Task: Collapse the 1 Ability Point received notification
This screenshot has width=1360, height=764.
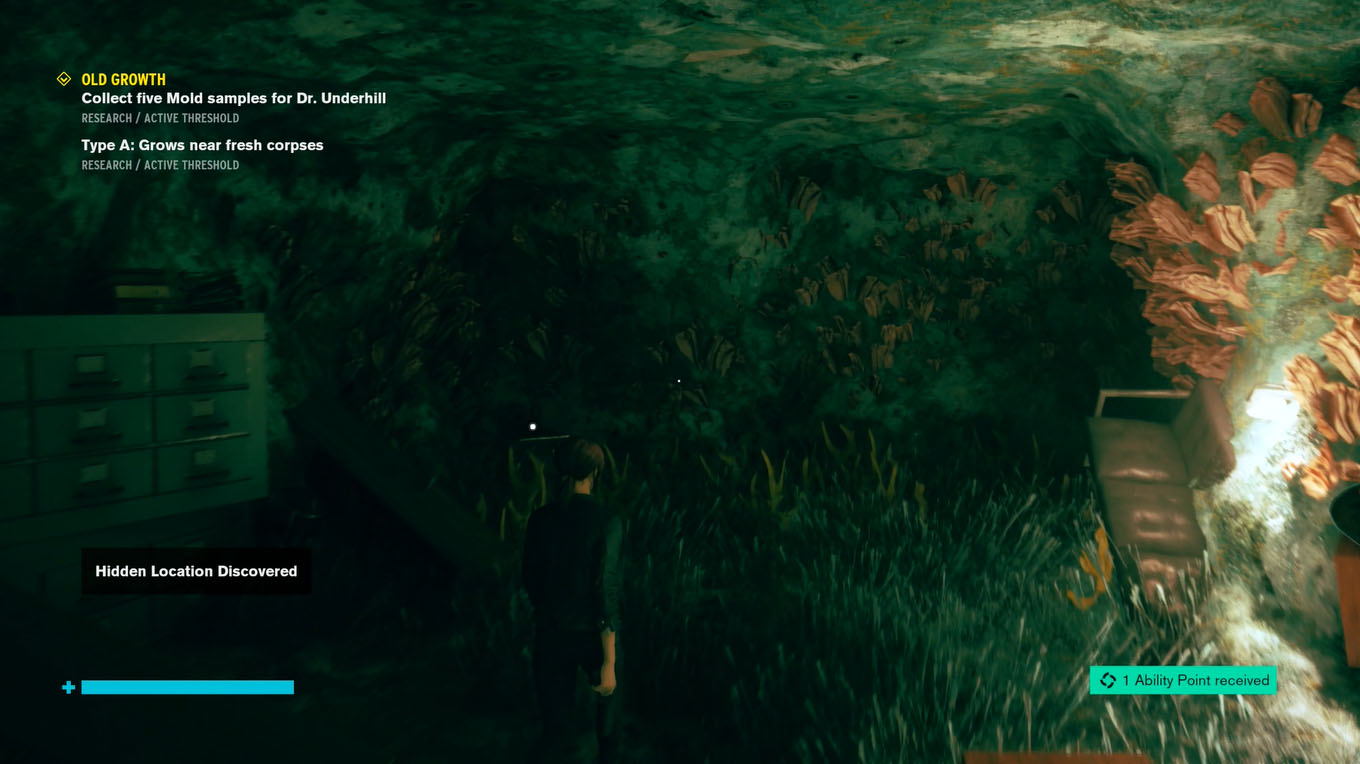Action: pyautogui.click(x=1183, y=680)
